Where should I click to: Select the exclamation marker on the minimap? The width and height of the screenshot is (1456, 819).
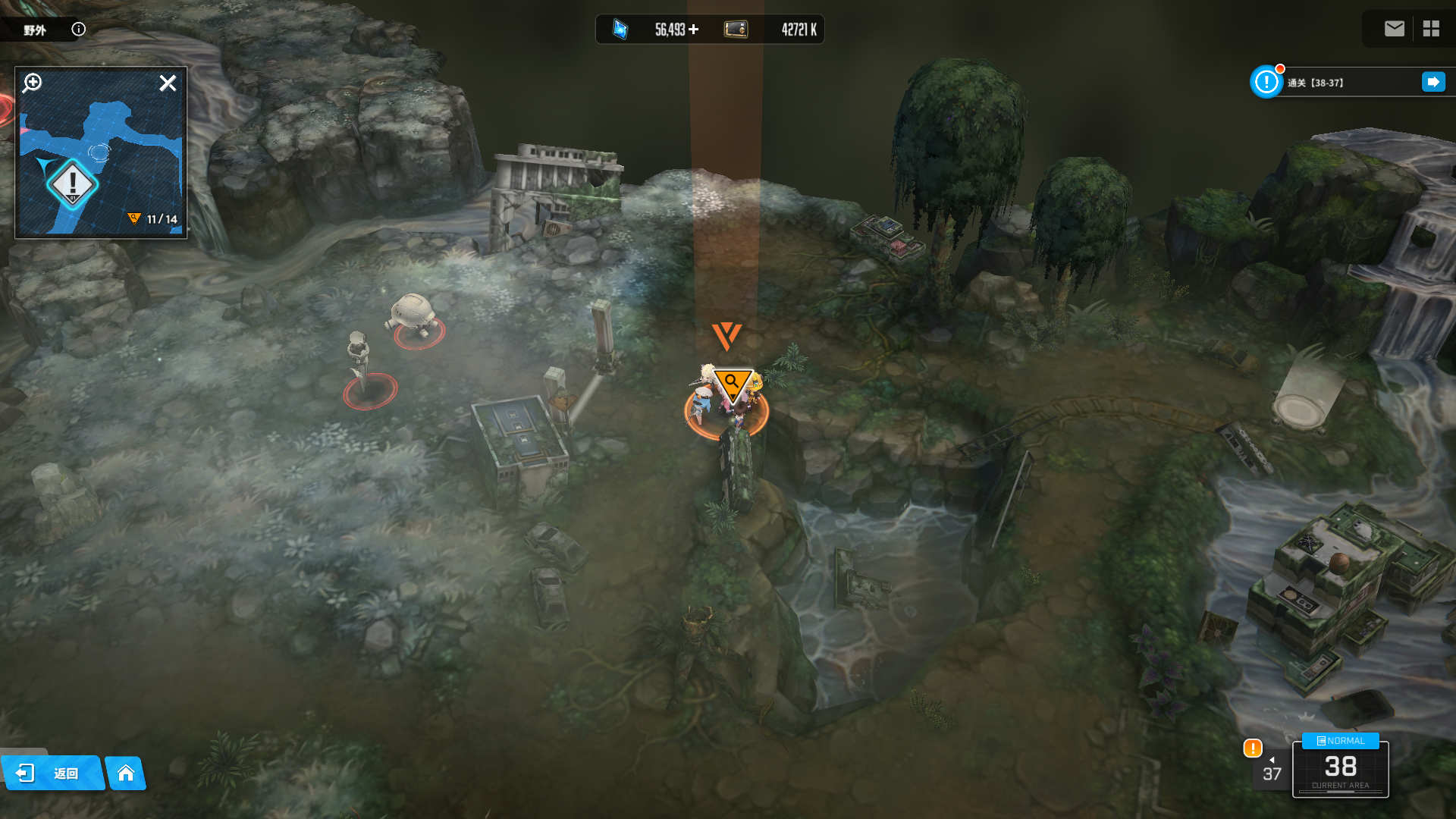(x=73, y=184)
